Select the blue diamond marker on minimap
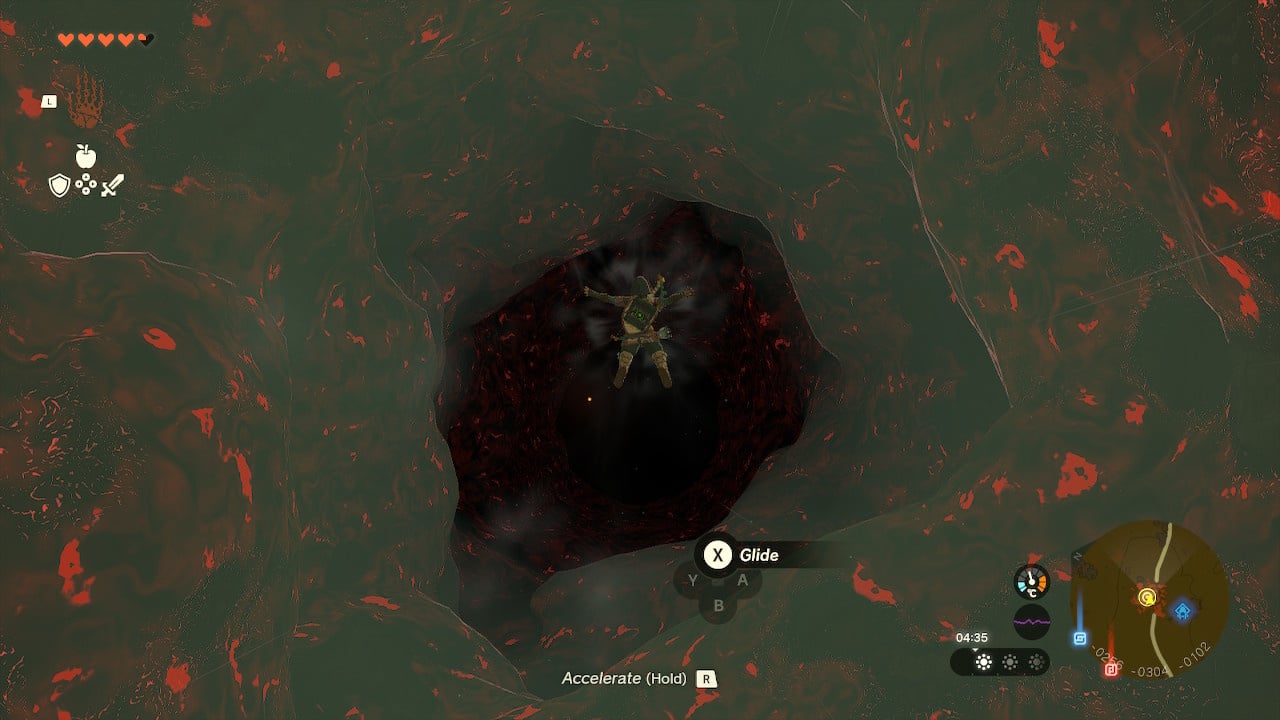The height and width of the screenshot is (720, 1280). click(x=1183, y=610)
